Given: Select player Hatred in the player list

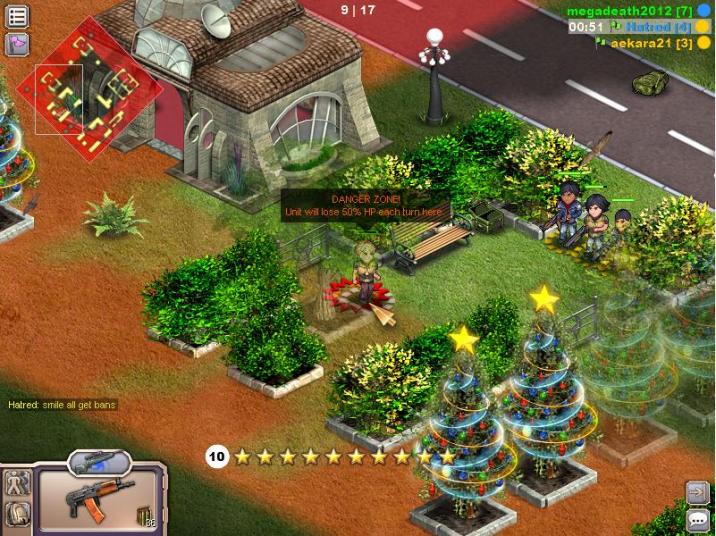Looking at the screenshot, I should 657,27.
